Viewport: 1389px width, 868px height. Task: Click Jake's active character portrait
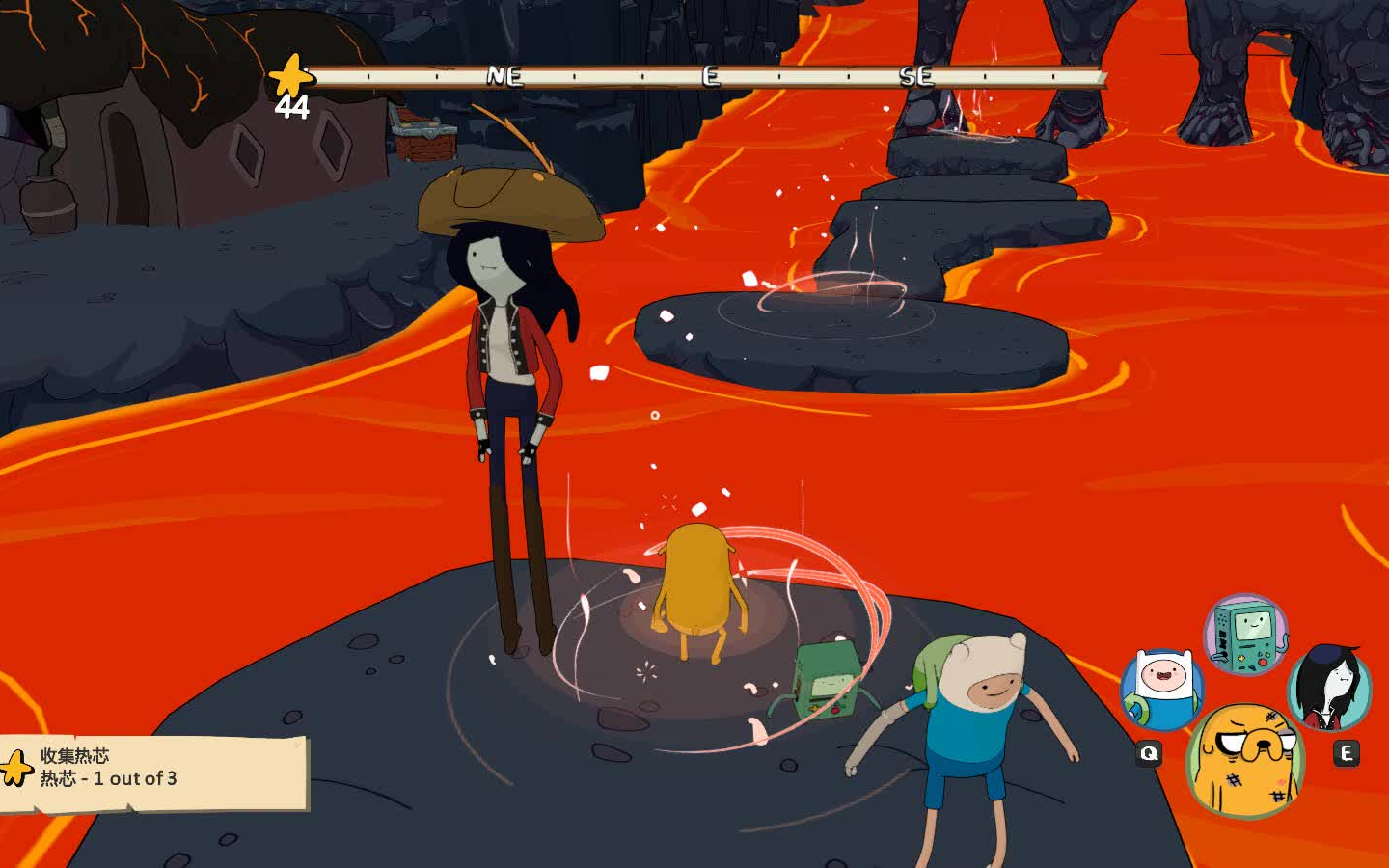(x=1245, y=760)
